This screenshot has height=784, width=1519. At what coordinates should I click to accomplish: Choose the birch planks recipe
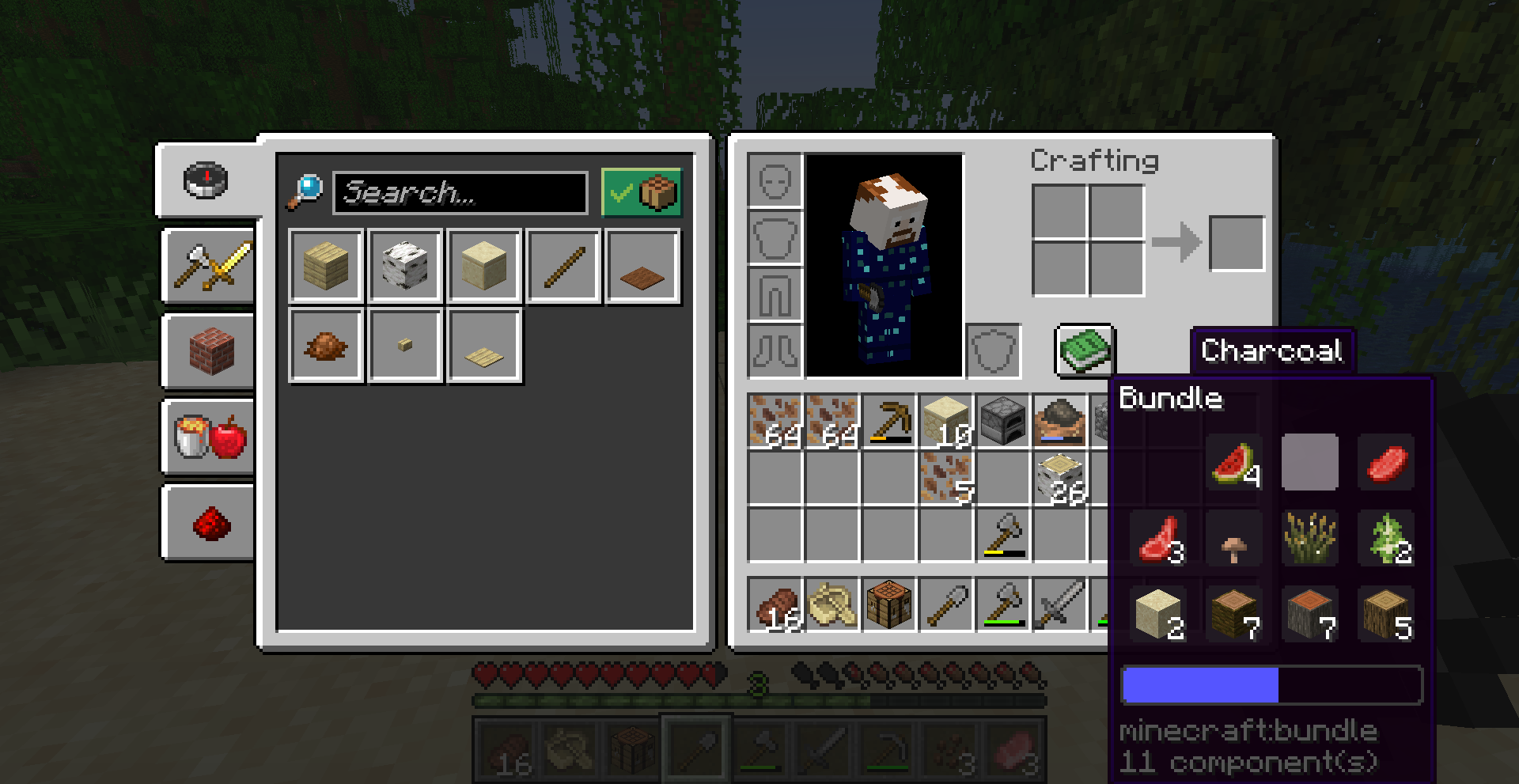[x=326, y=267]
